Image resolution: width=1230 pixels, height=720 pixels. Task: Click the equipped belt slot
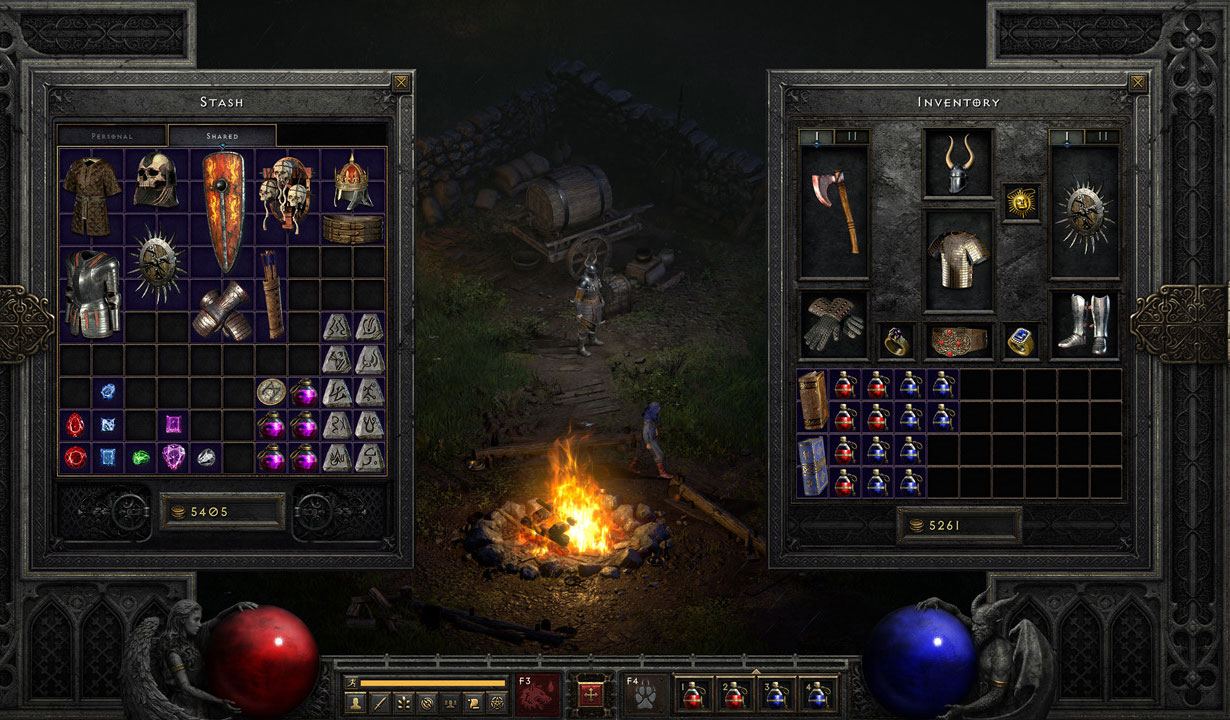click(x=958, y=341)
